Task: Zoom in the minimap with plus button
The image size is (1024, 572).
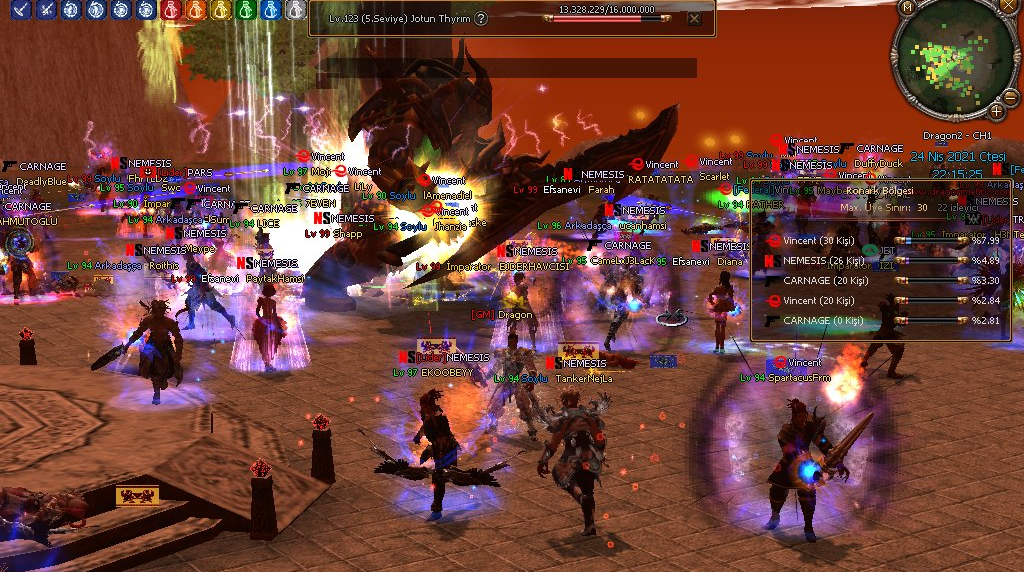Action: (x=996, y=110)
